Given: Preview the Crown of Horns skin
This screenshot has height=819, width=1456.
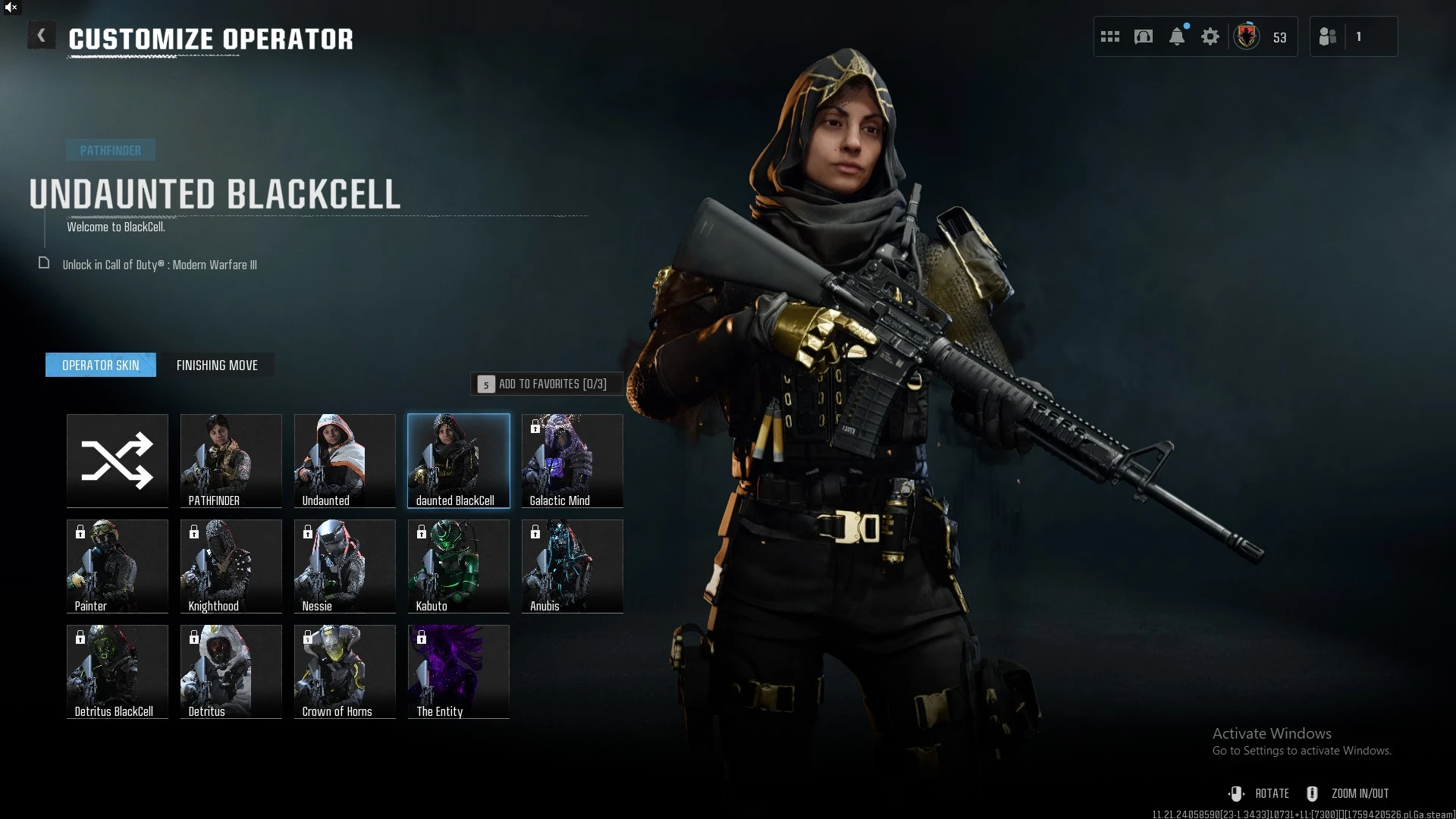Looking at the screenshot, I should click(345, 671).
